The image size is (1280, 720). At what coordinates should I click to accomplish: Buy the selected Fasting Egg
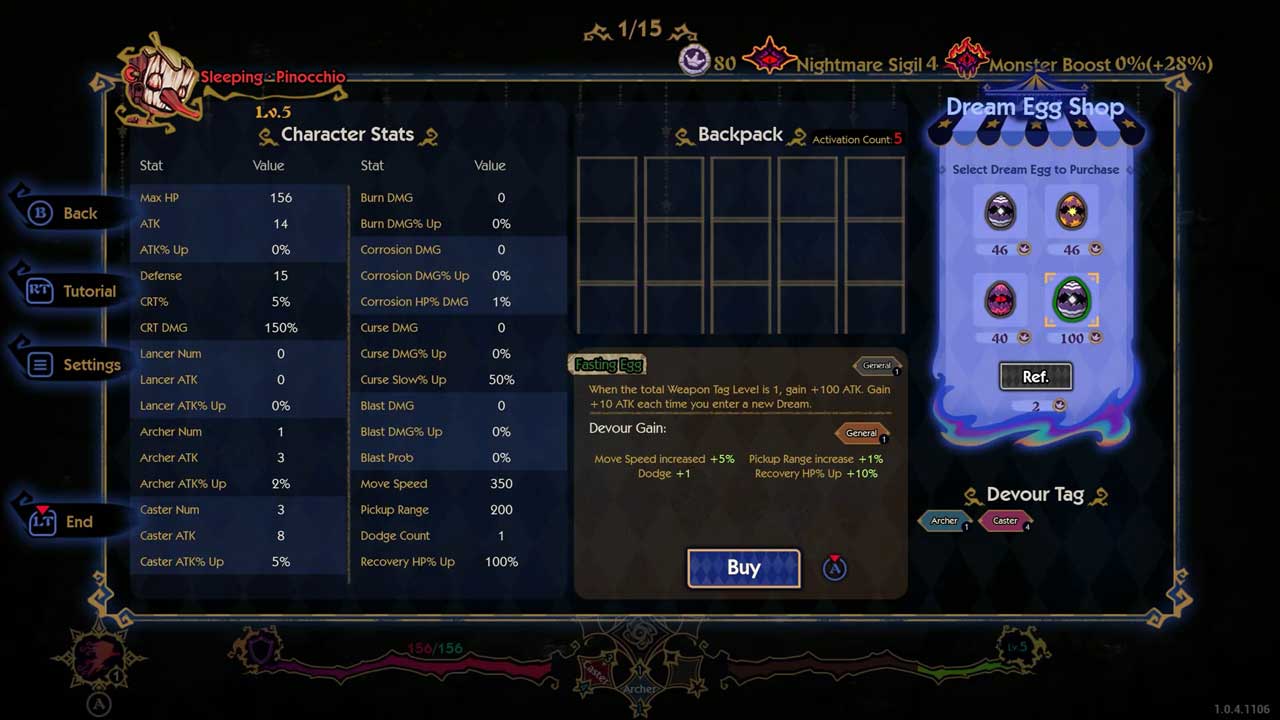click(743, 568)
